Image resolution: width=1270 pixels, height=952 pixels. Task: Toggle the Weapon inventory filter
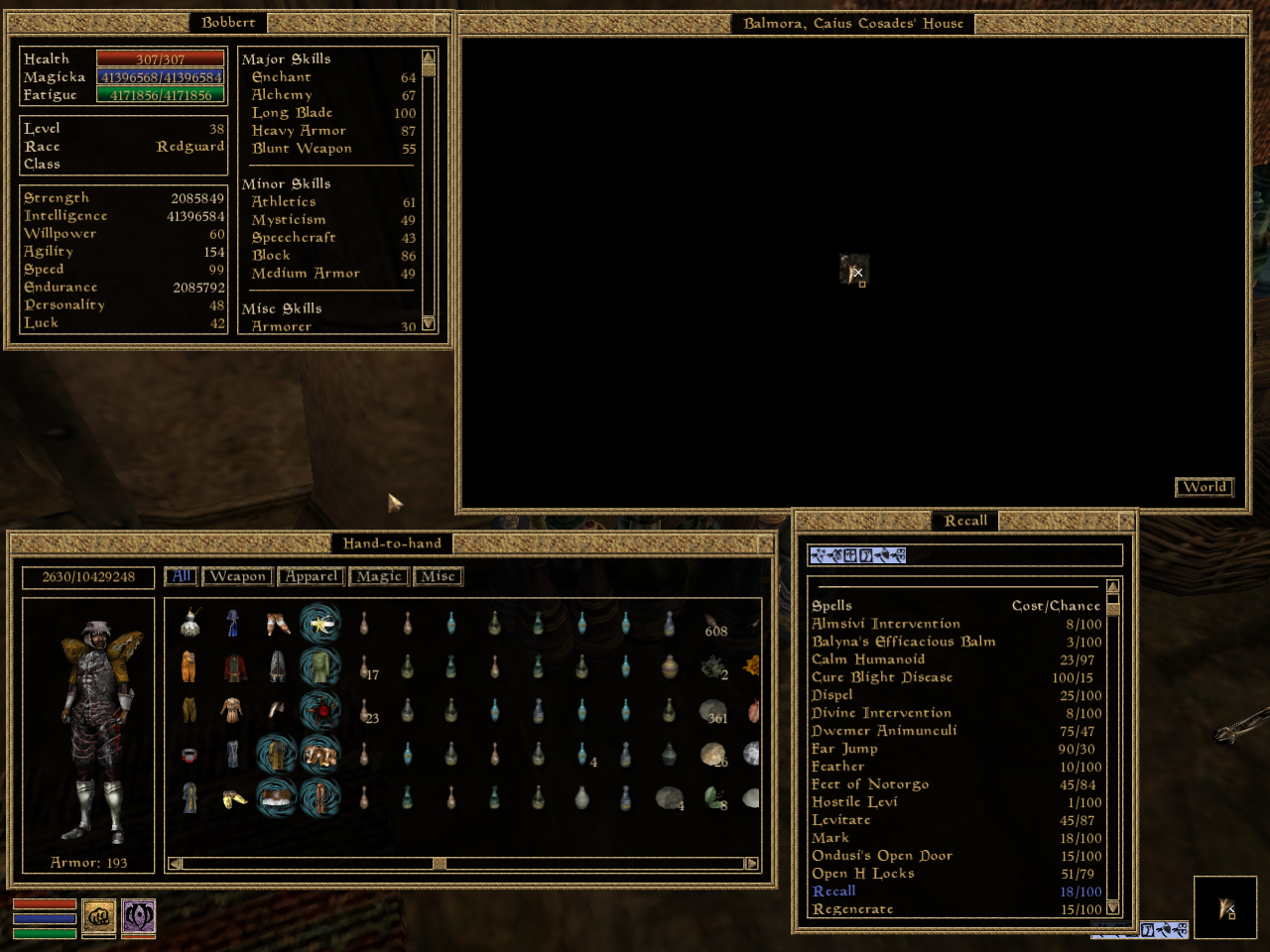pyautogui.click(x=237, y=576)
